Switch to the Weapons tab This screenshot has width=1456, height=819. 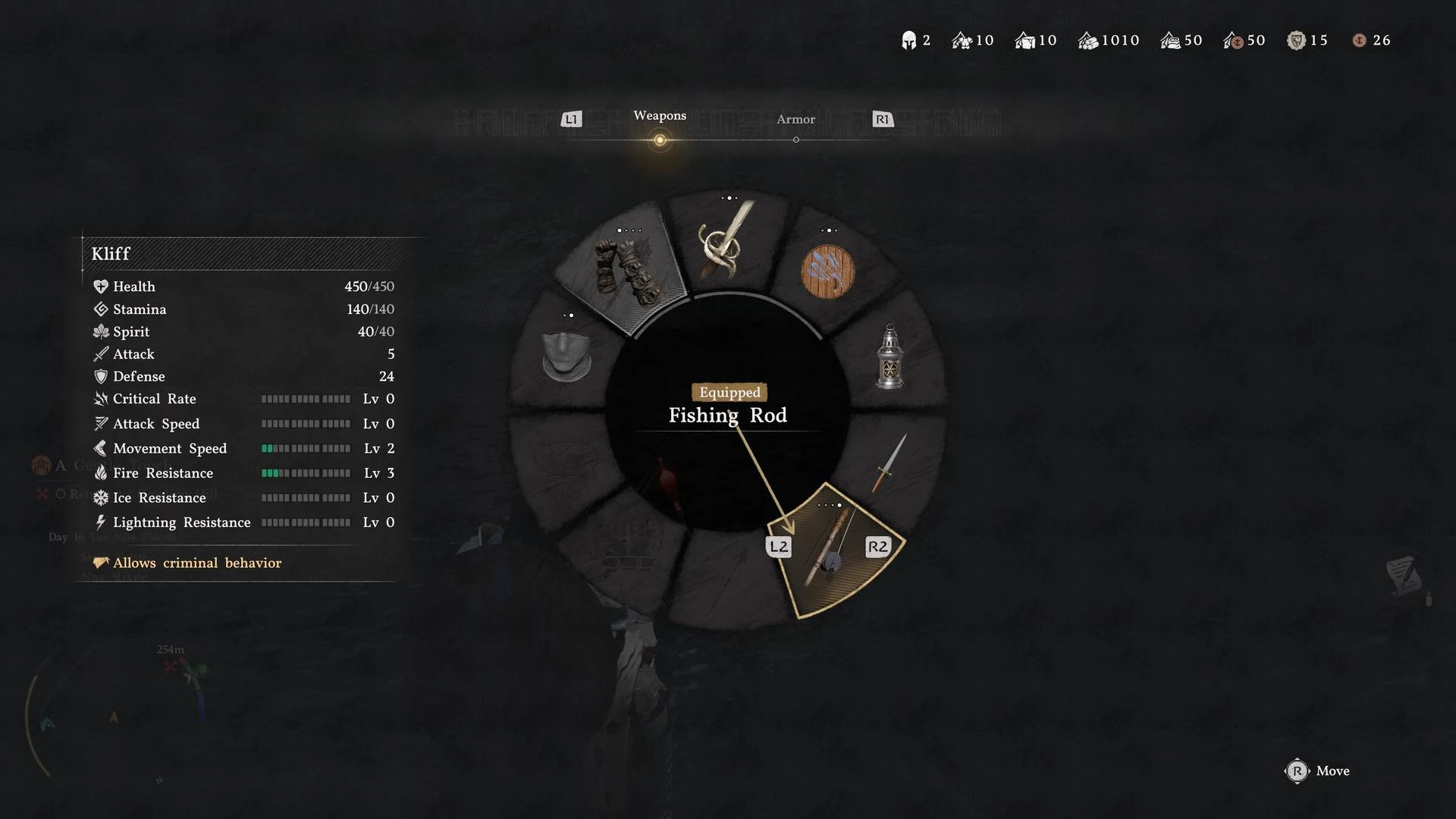point(660,116)
